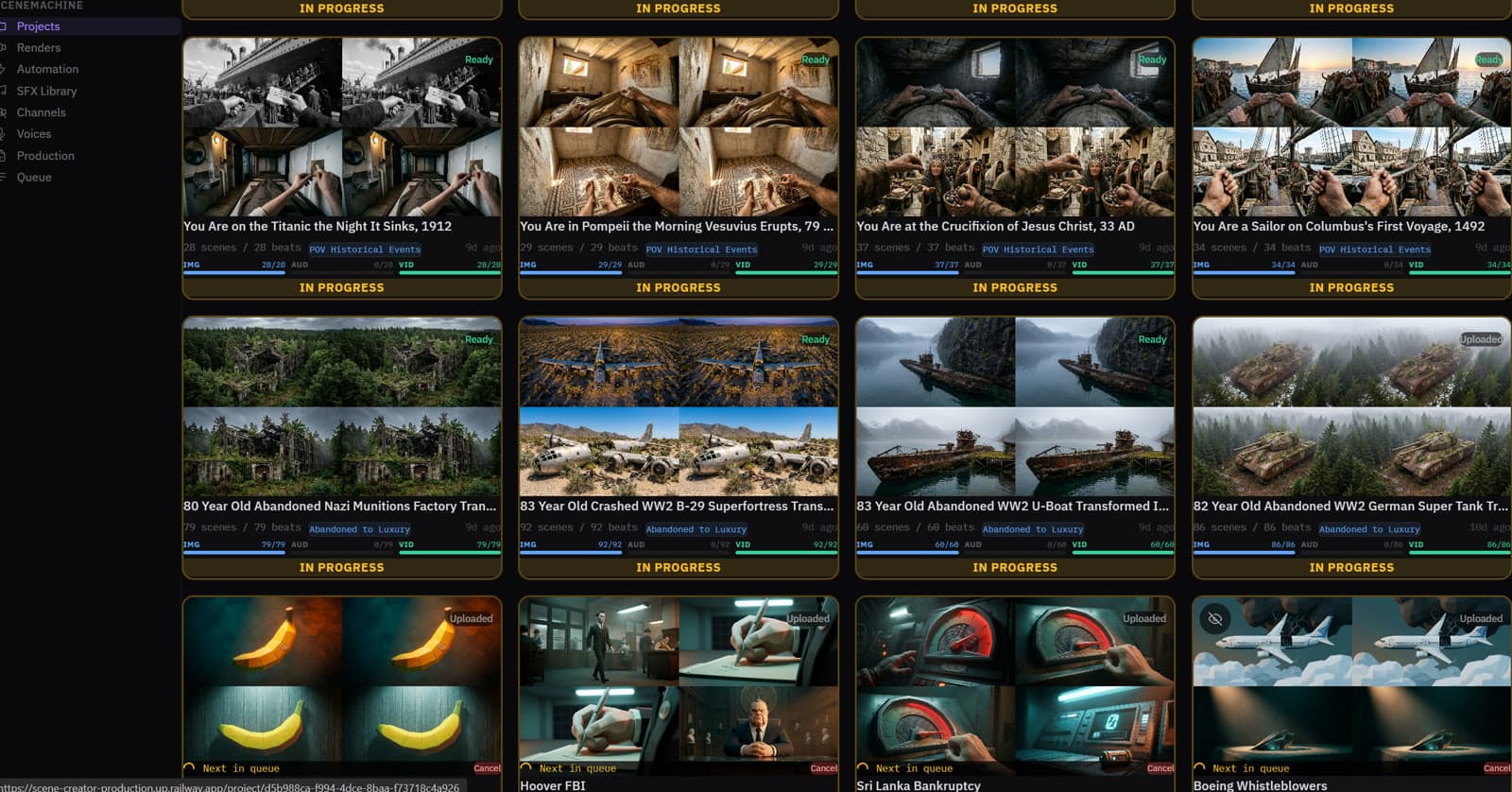Click the Production document icon
The width and height of the screenshot is (1512, 792).
(x=8, y=155)
